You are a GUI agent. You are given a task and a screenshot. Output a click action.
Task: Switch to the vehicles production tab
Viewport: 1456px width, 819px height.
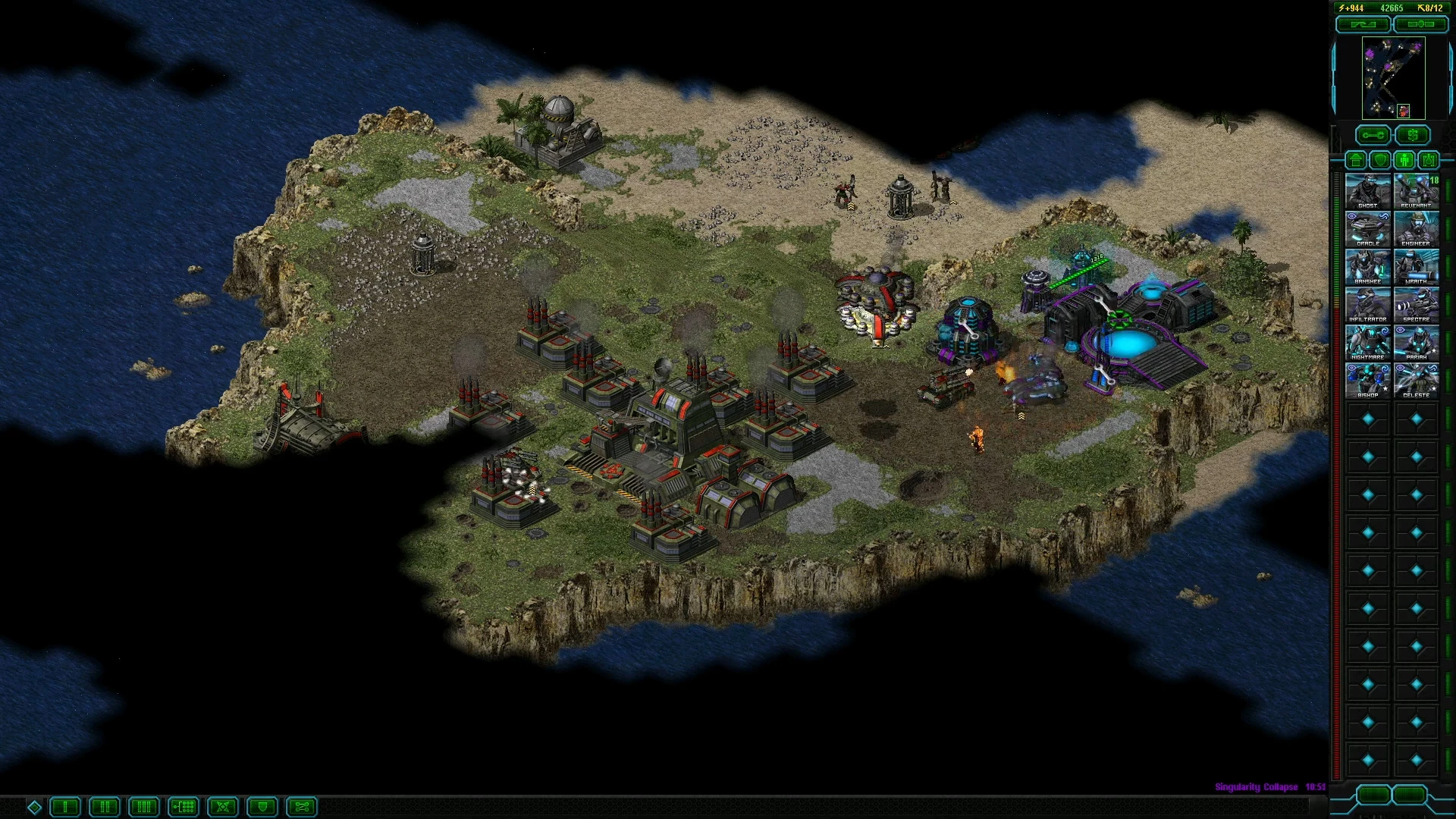1429,160
